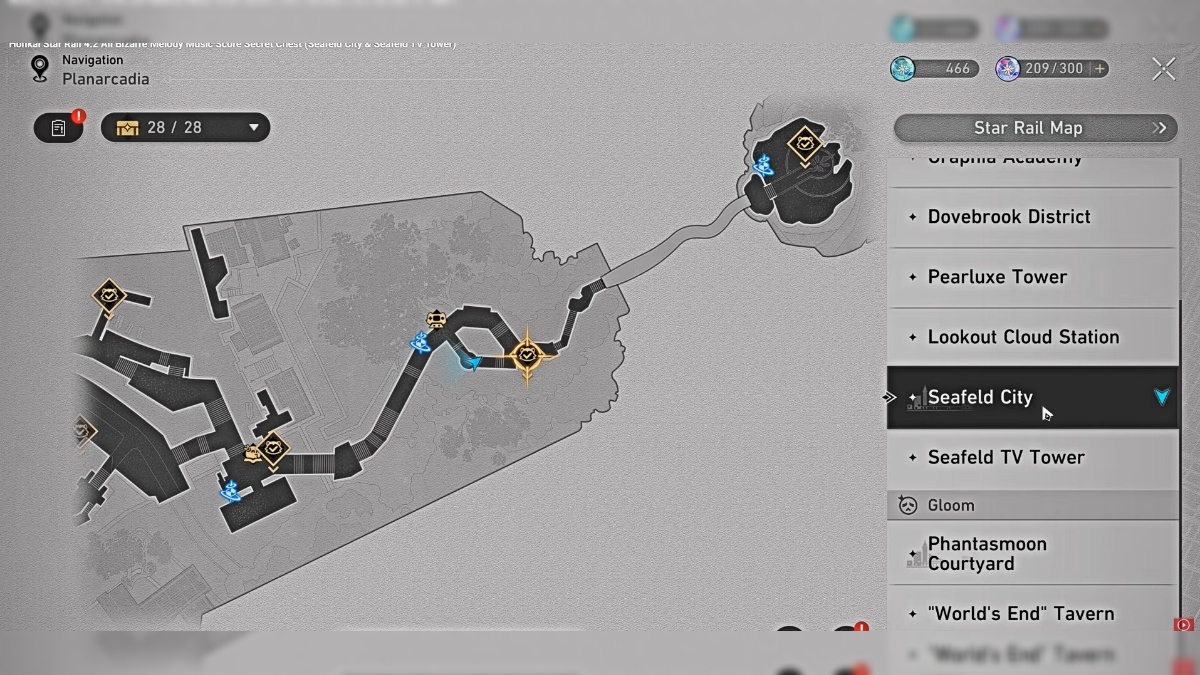The width and height of the screenshot is (1200, 675).
Task: Open the mission log icon with red alert
Action: point(59,127)
